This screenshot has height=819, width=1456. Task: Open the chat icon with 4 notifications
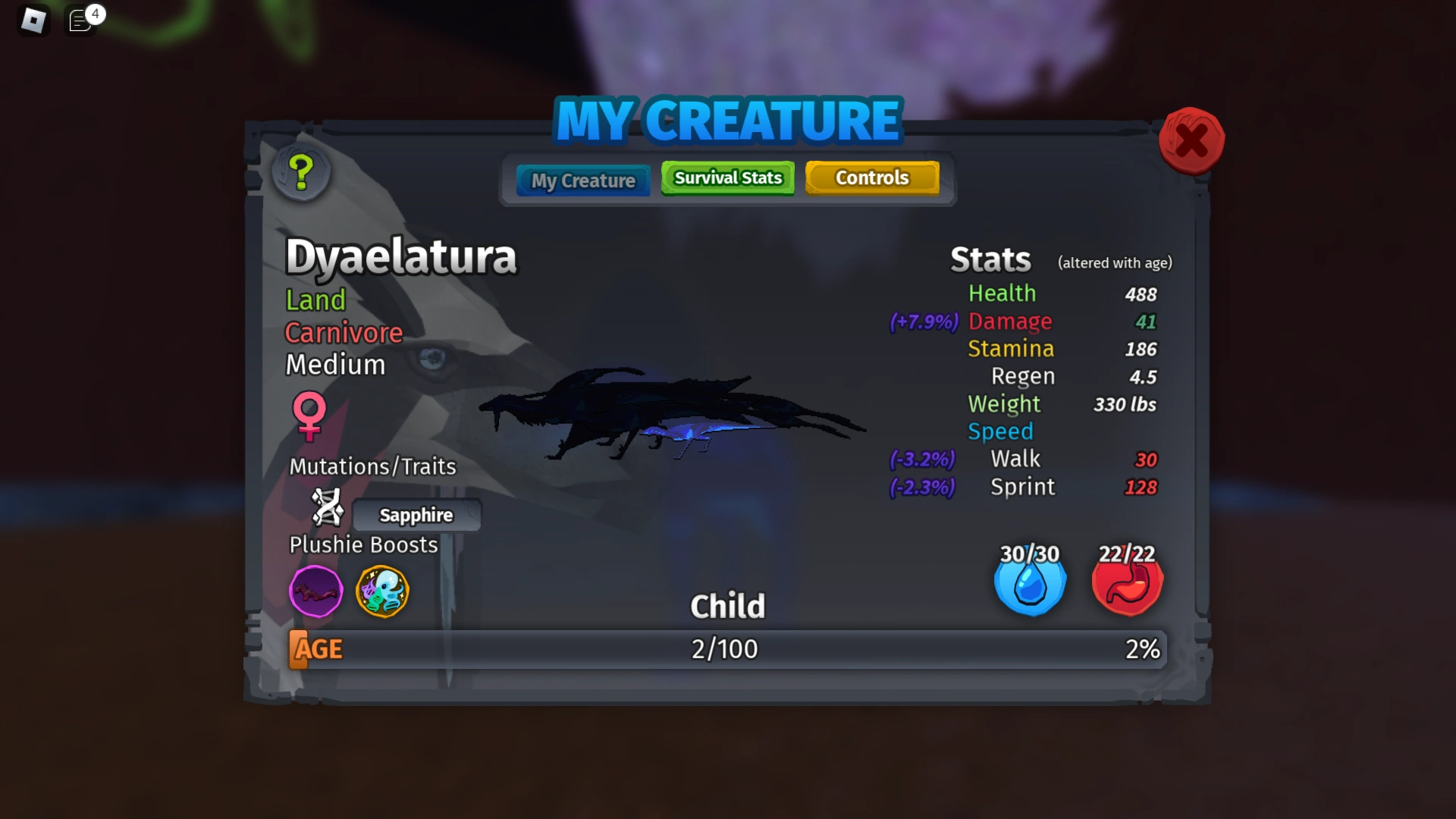[80, 20]
